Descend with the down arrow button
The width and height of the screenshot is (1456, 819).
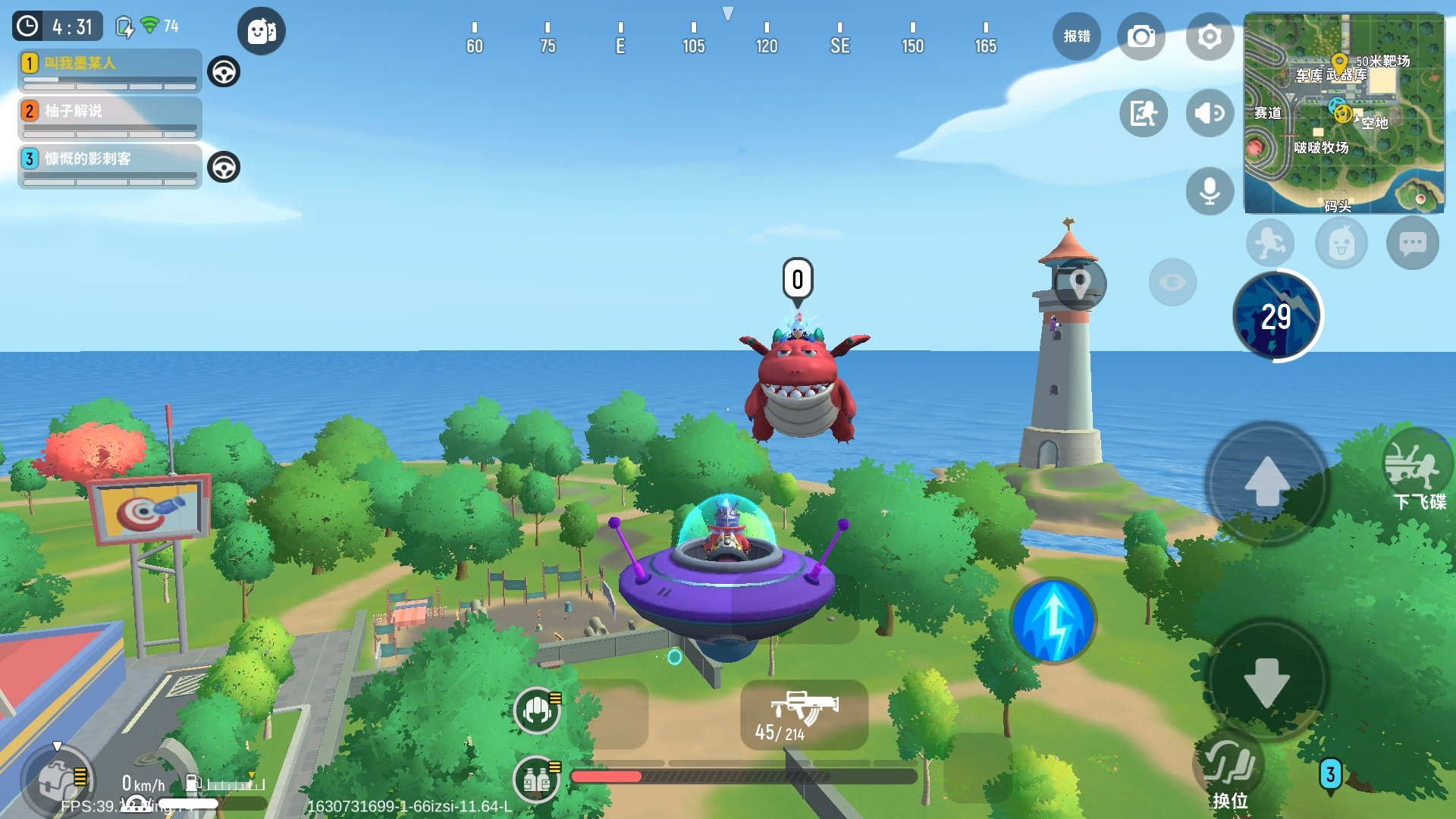coord(1266,681)
